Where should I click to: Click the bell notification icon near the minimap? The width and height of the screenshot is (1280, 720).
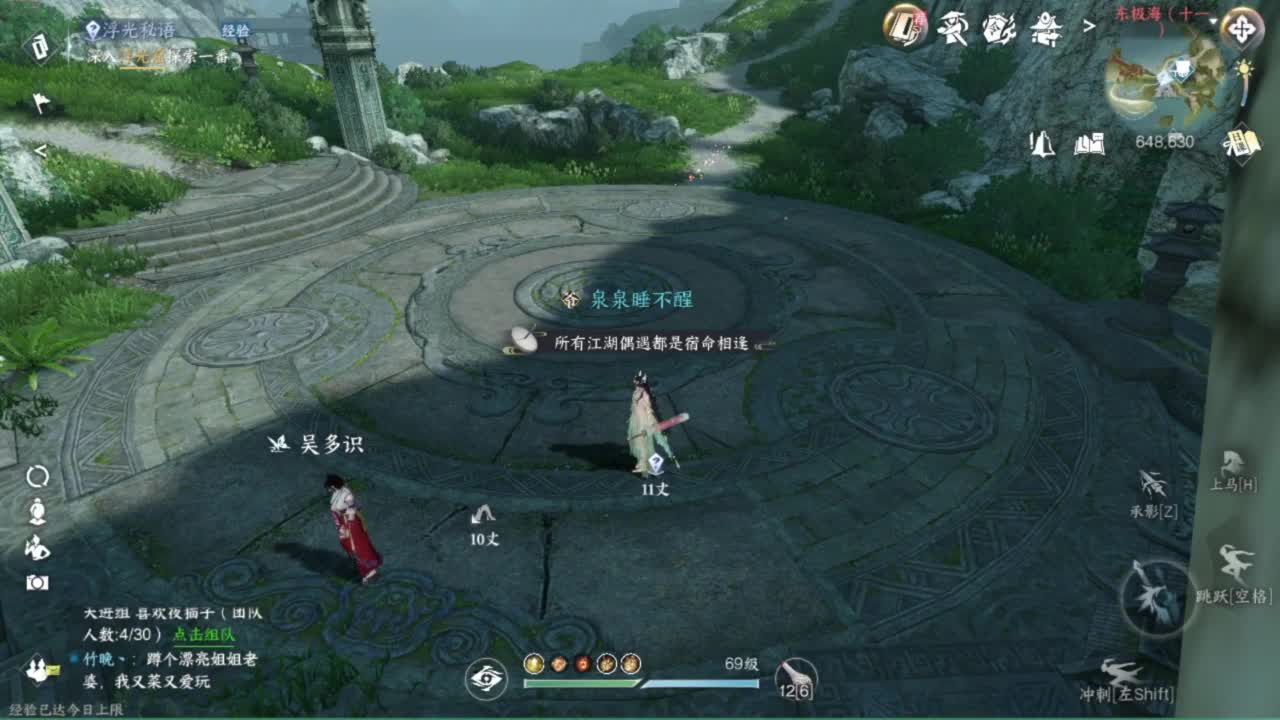[1042, 144]
